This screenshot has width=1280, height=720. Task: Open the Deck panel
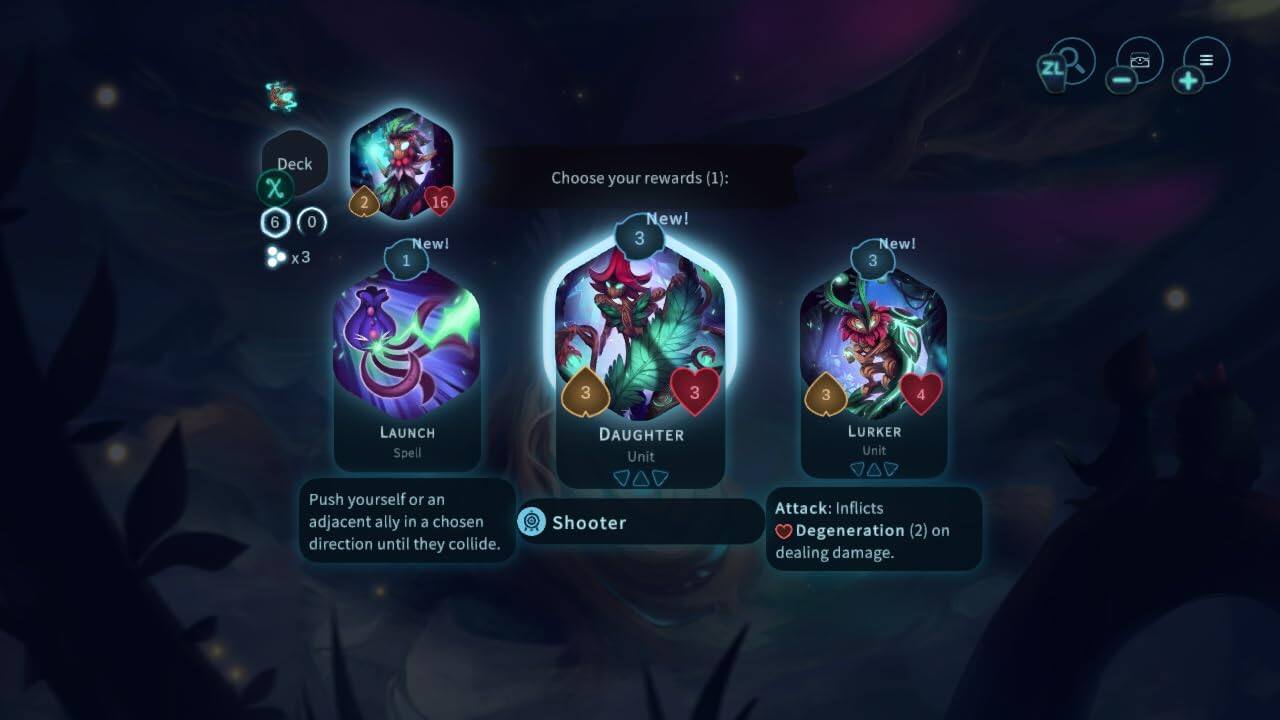point(295,163)
